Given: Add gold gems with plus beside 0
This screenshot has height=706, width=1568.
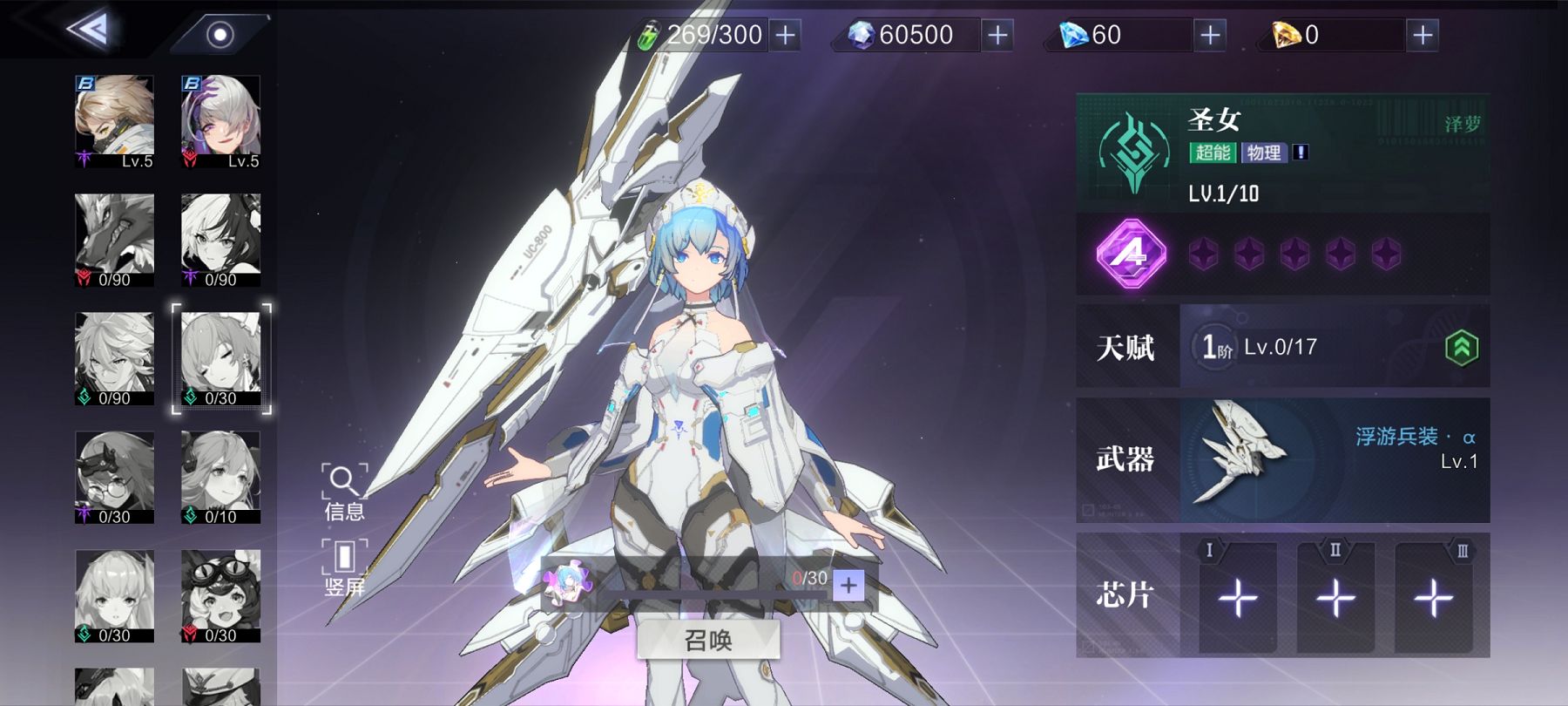Looking at the screenshot, I should (1423, 35).
